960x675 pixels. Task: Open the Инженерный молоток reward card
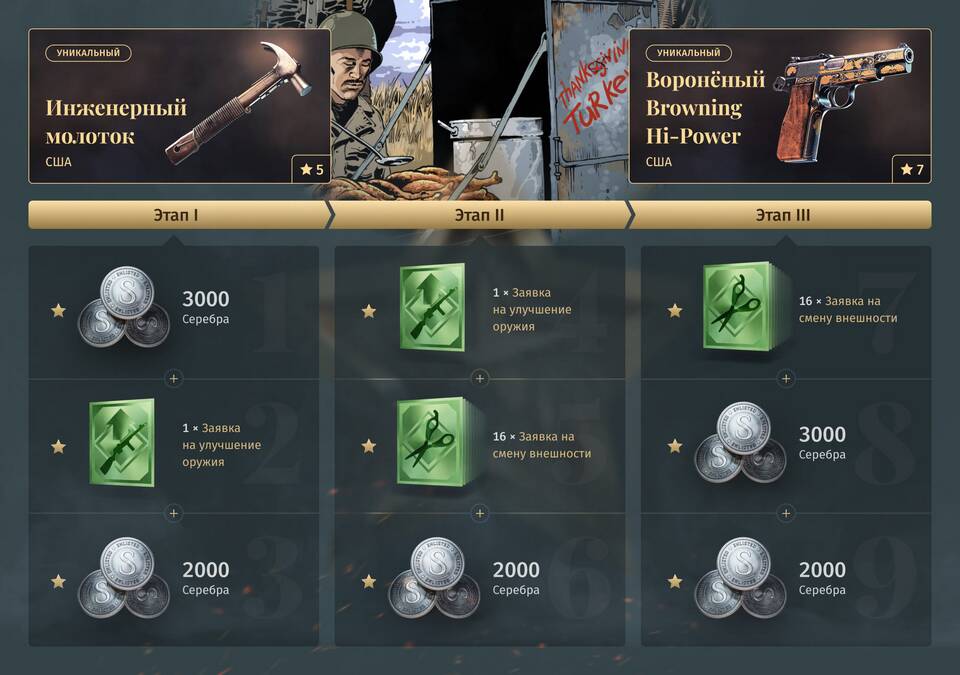click(x=180, y=106)
